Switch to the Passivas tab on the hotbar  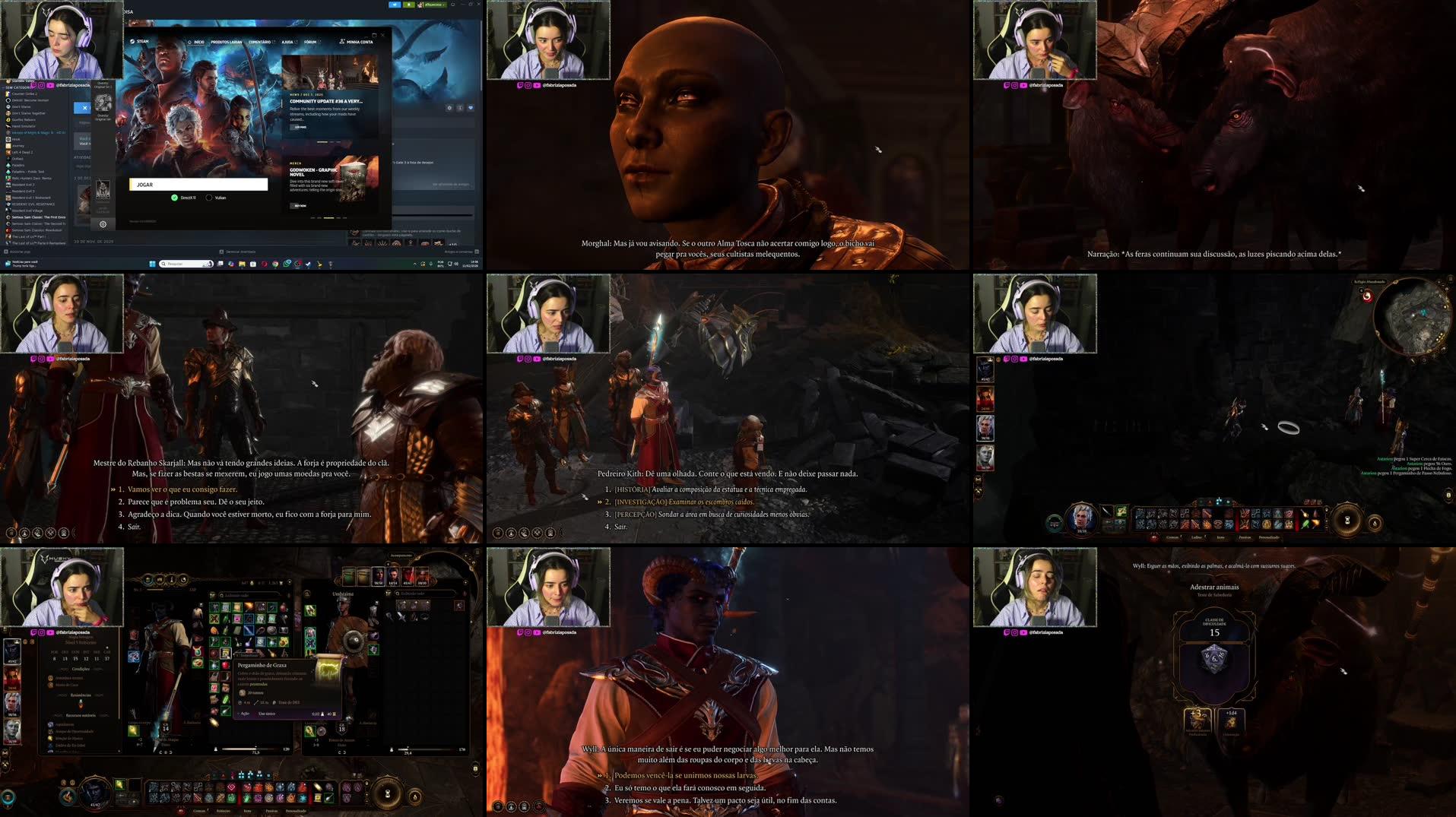pyautogui.click(x=272, y=811)
